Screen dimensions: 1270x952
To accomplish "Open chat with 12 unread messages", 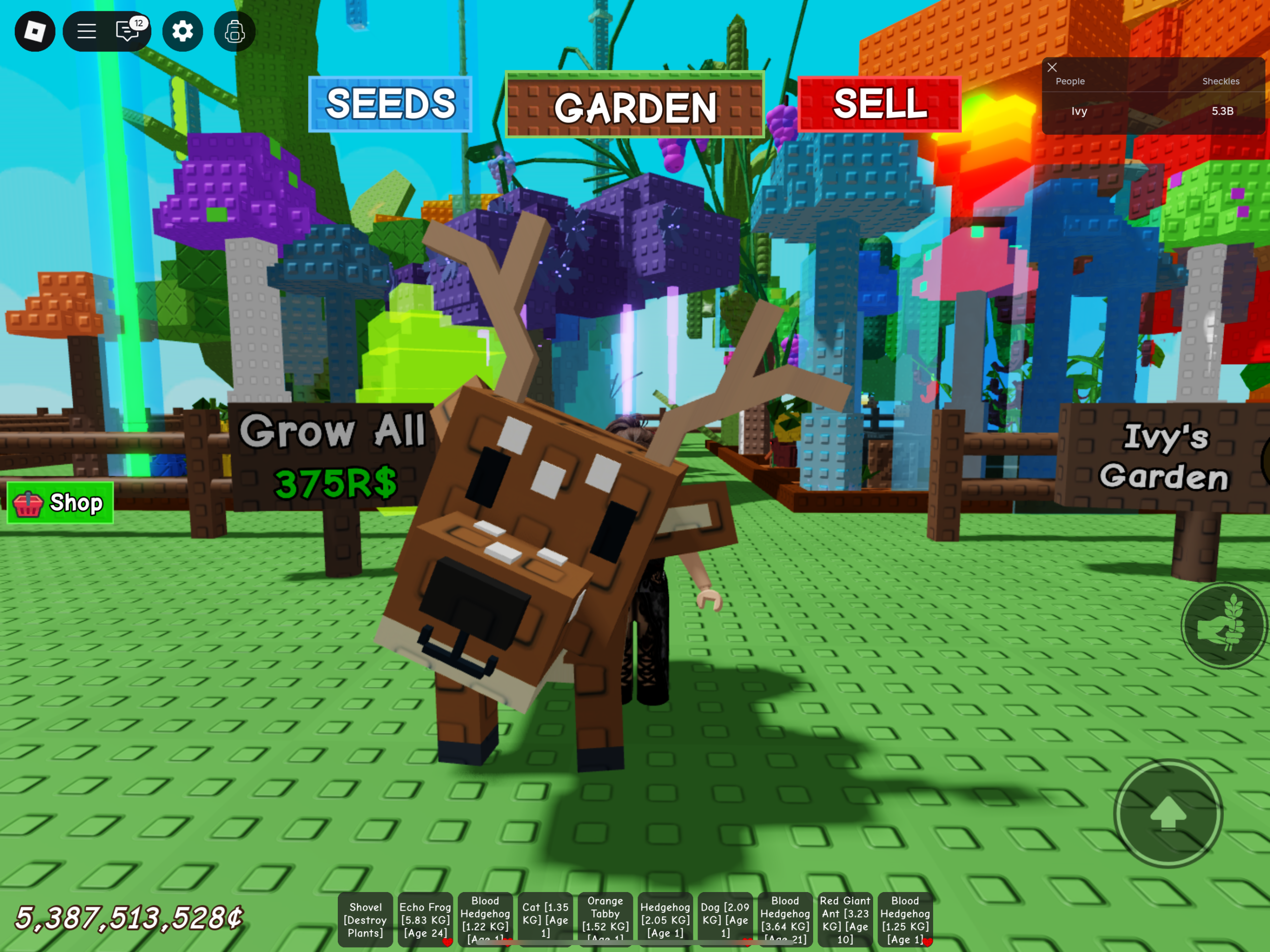I will pyautogui.click(x=127, y=32).
